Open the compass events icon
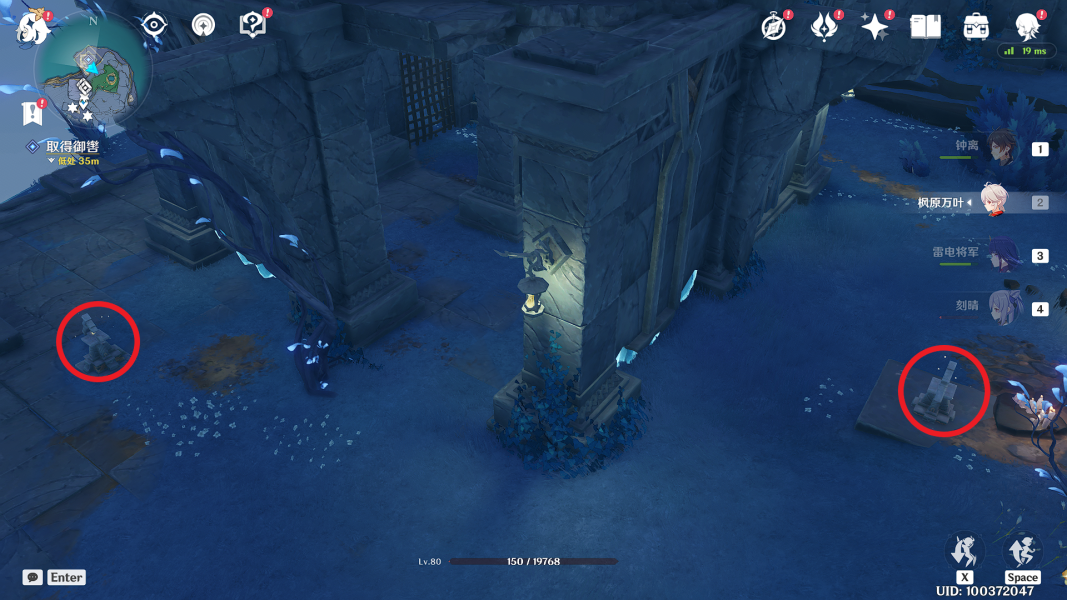Screen dimensions: 1067x600 [774, 28]
